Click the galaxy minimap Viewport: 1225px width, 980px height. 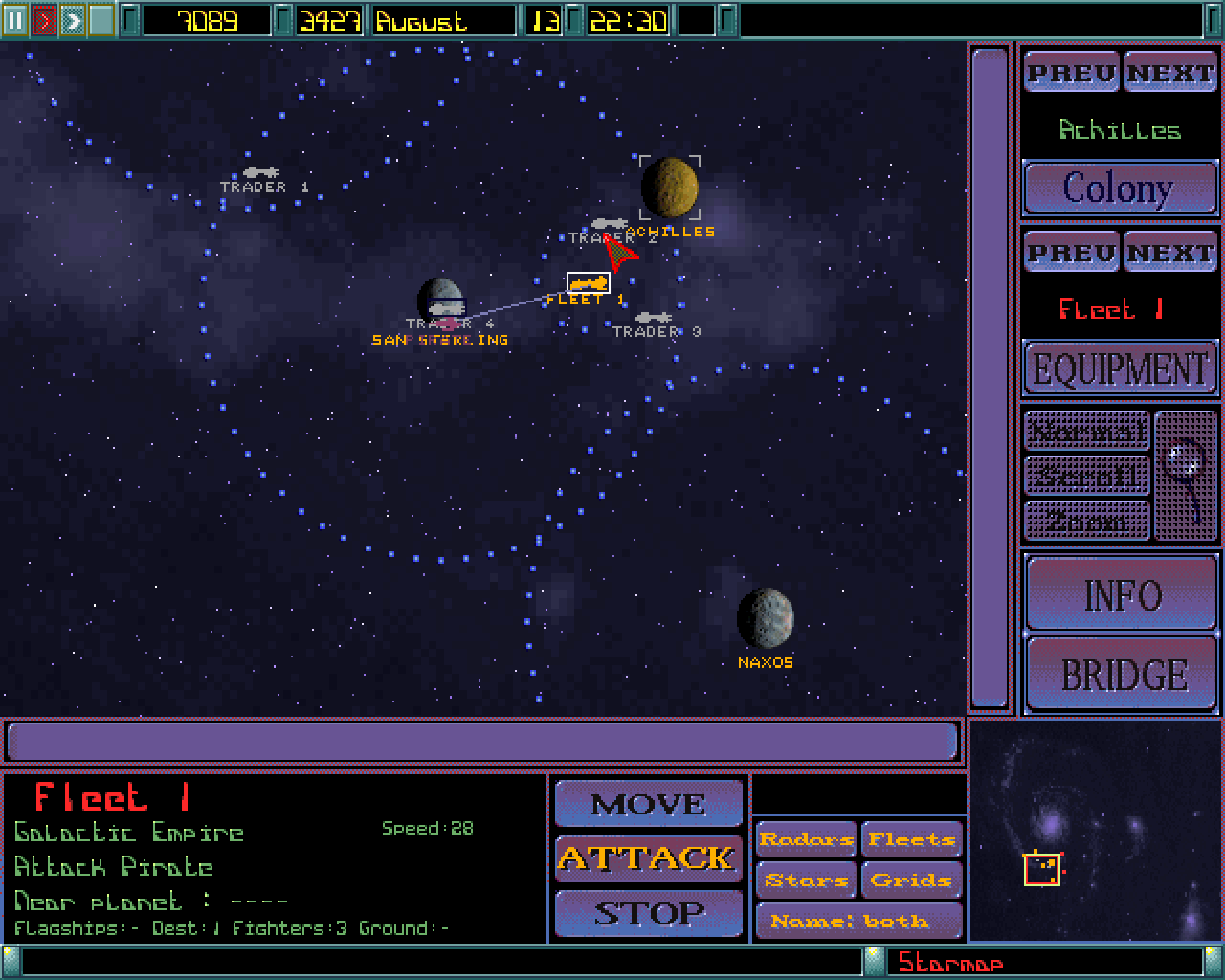coord(1095,831)
